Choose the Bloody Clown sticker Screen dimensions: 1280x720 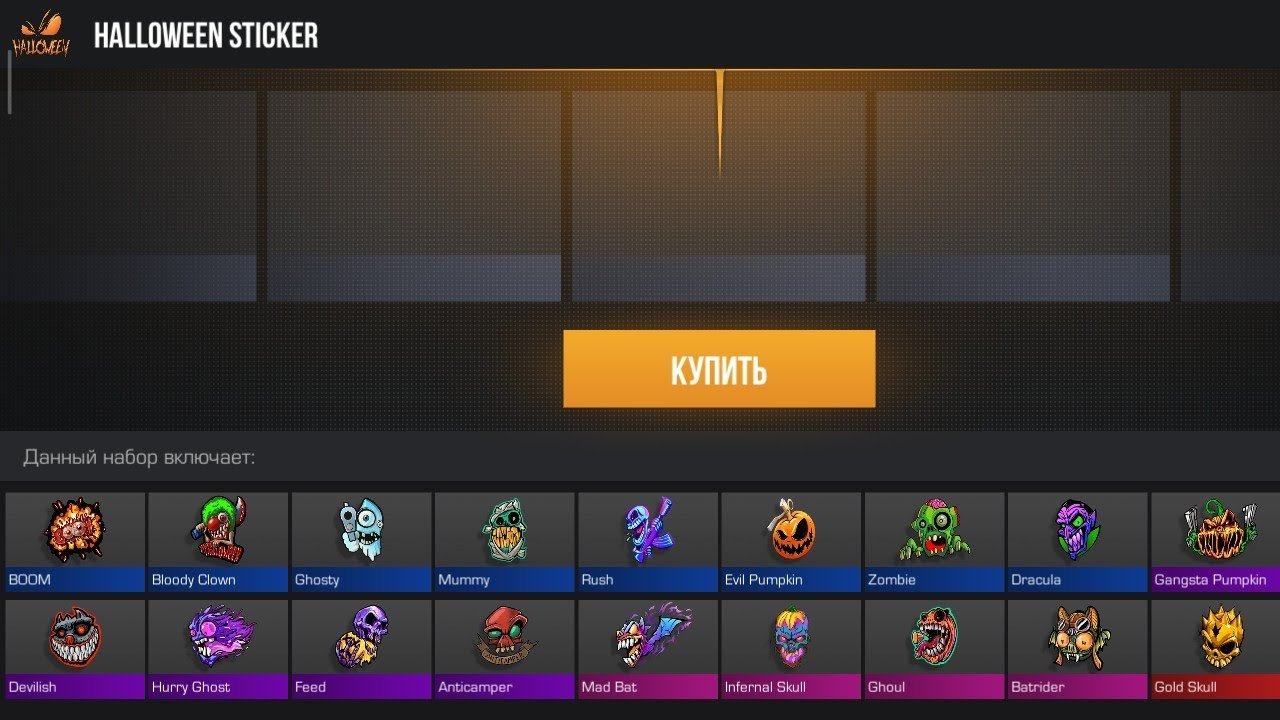tap(218, 541)
